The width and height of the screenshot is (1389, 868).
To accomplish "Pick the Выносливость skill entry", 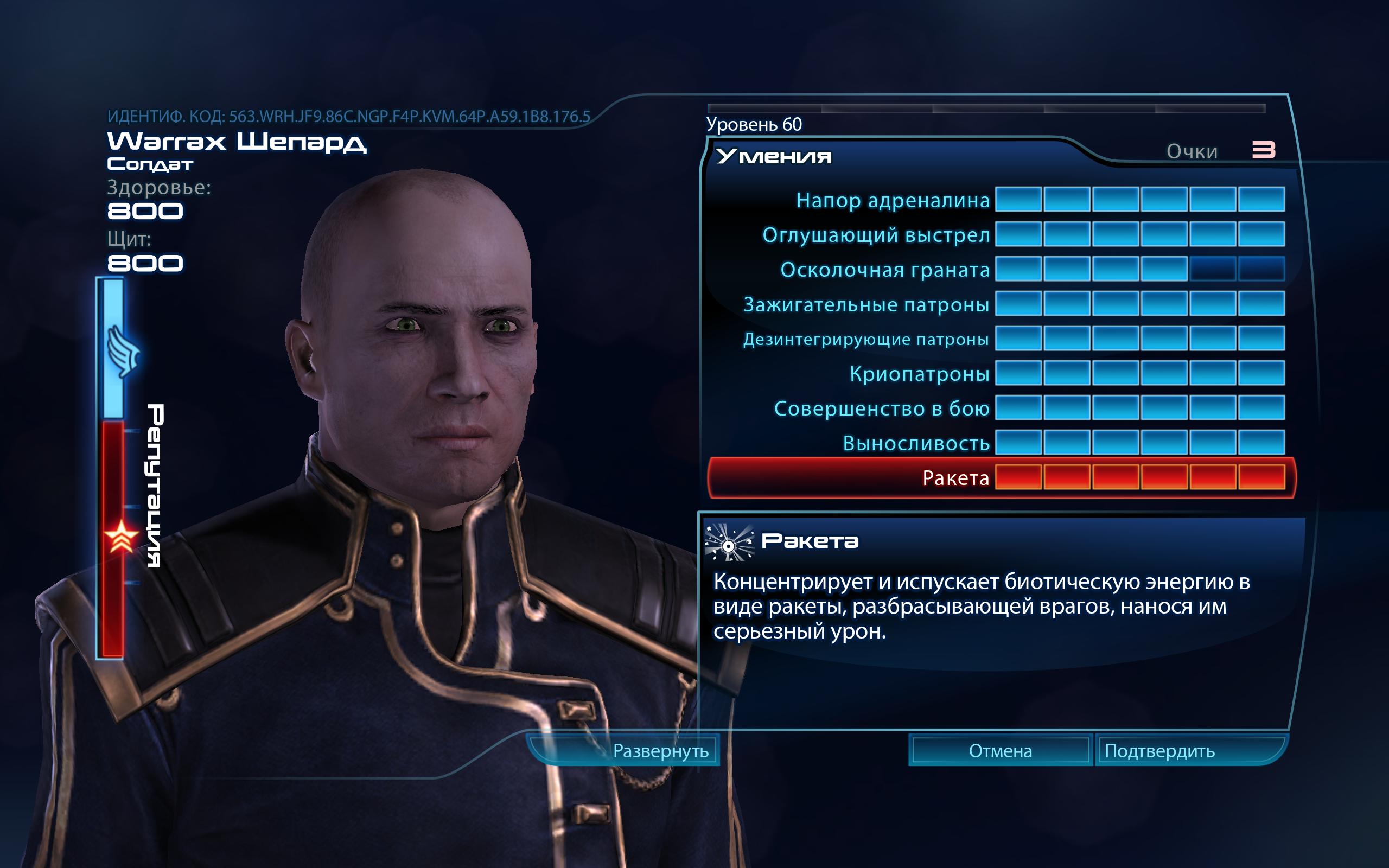I will tap(916, 443).
